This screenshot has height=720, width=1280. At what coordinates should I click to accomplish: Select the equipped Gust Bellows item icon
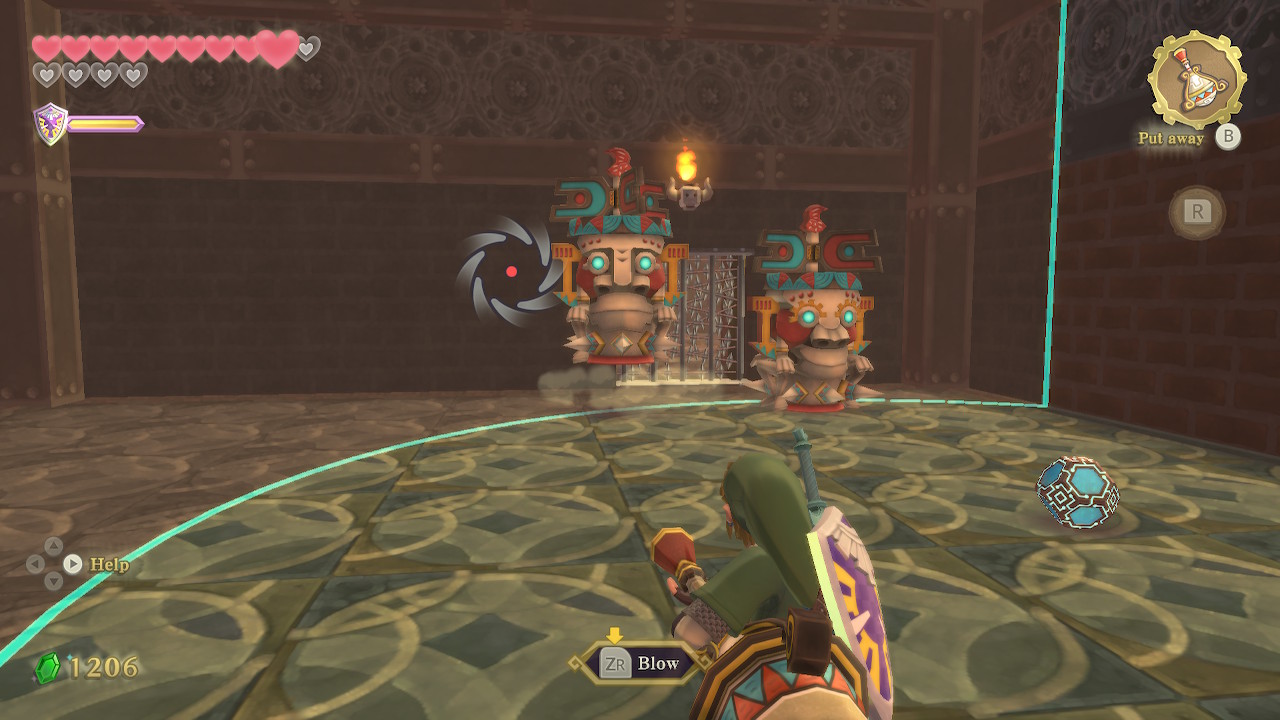[1196, 79]
